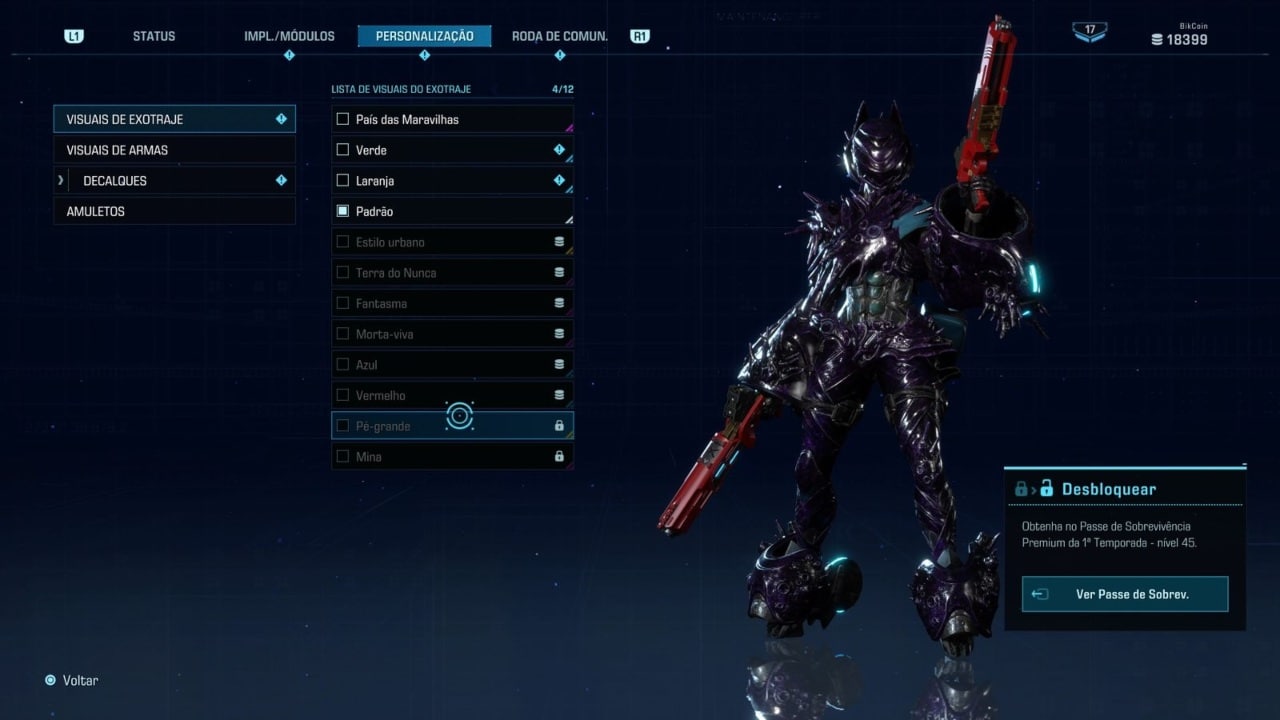This screenshot has height=720, width=1280.
Task: Select the Padrão default skin
Action: point(452,211)
